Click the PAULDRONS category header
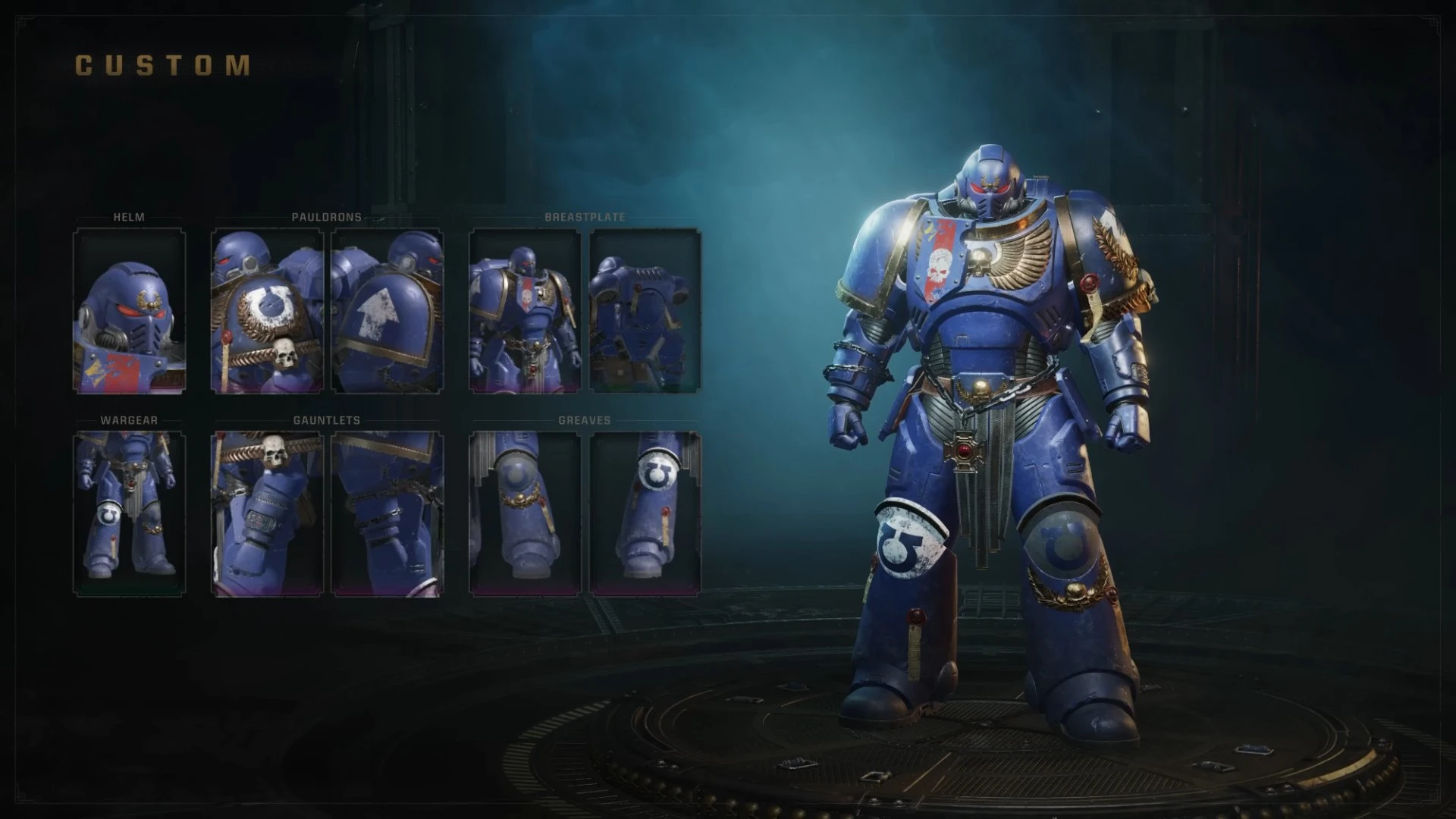This screenshot has width=1456, height=819. pyautogui.click(x=326, y=217)
